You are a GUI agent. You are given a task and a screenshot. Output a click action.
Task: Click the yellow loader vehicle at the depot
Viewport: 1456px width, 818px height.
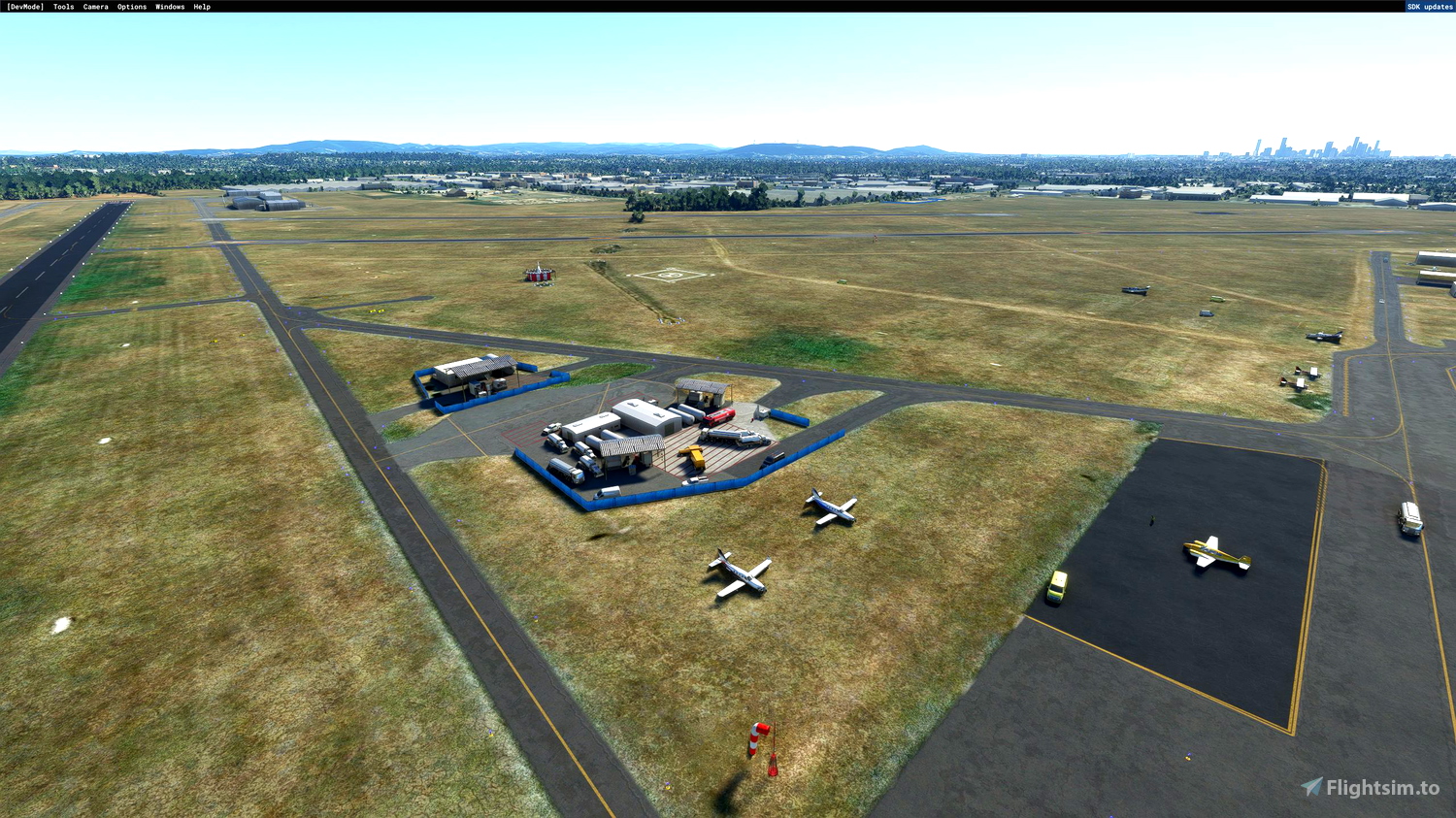(692, 456)
